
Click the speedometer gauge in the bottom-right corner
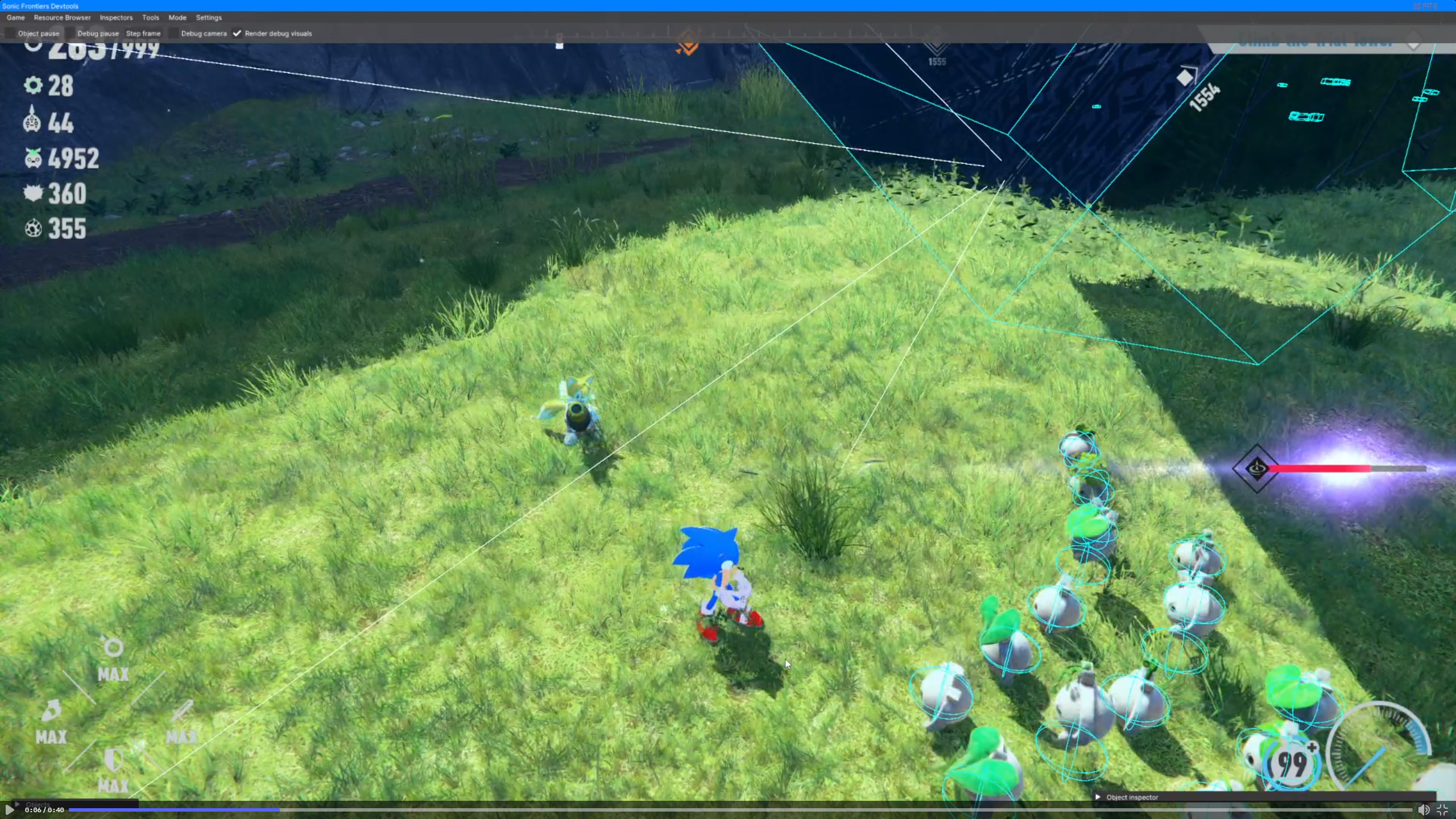(x=1384, y=746)
